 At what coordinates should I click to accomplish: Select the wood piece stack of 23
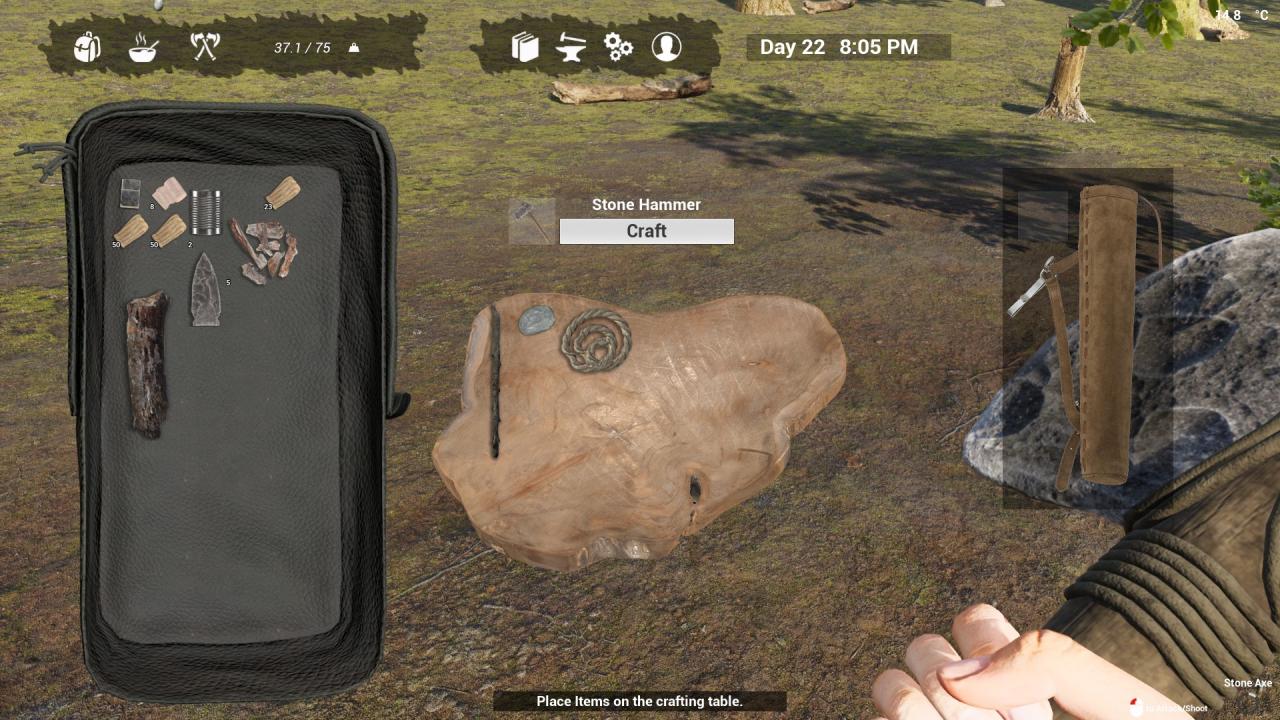(283, 192)
